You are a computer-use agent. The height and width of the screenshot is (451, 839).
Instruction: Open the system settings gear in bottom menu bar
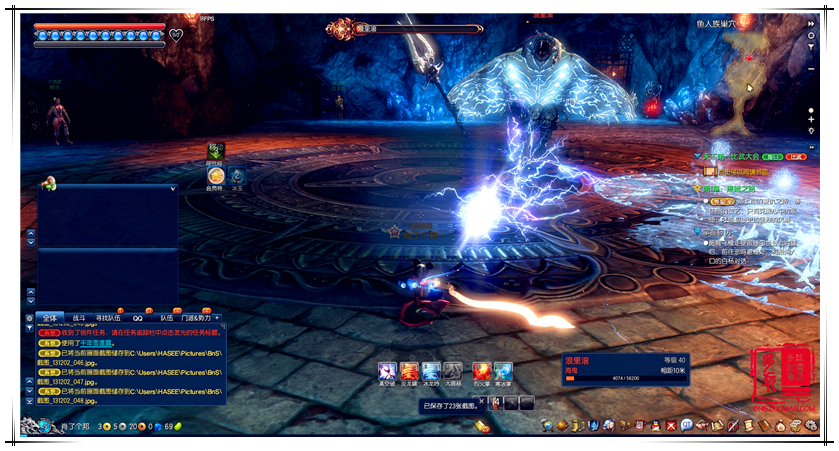808,426
